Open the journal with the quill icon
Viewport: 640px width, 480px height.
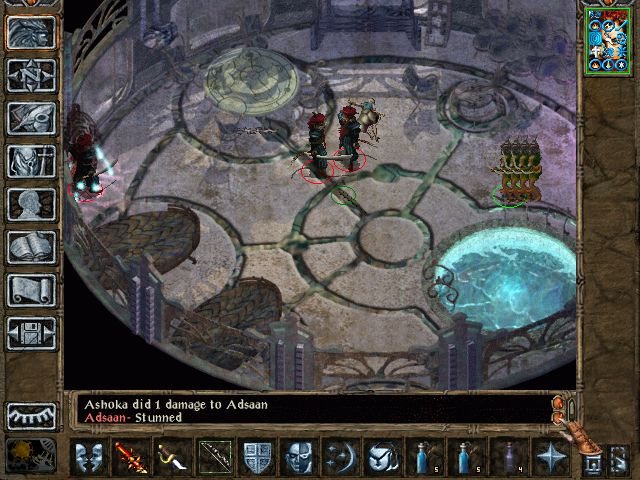(x=31, y=118)
